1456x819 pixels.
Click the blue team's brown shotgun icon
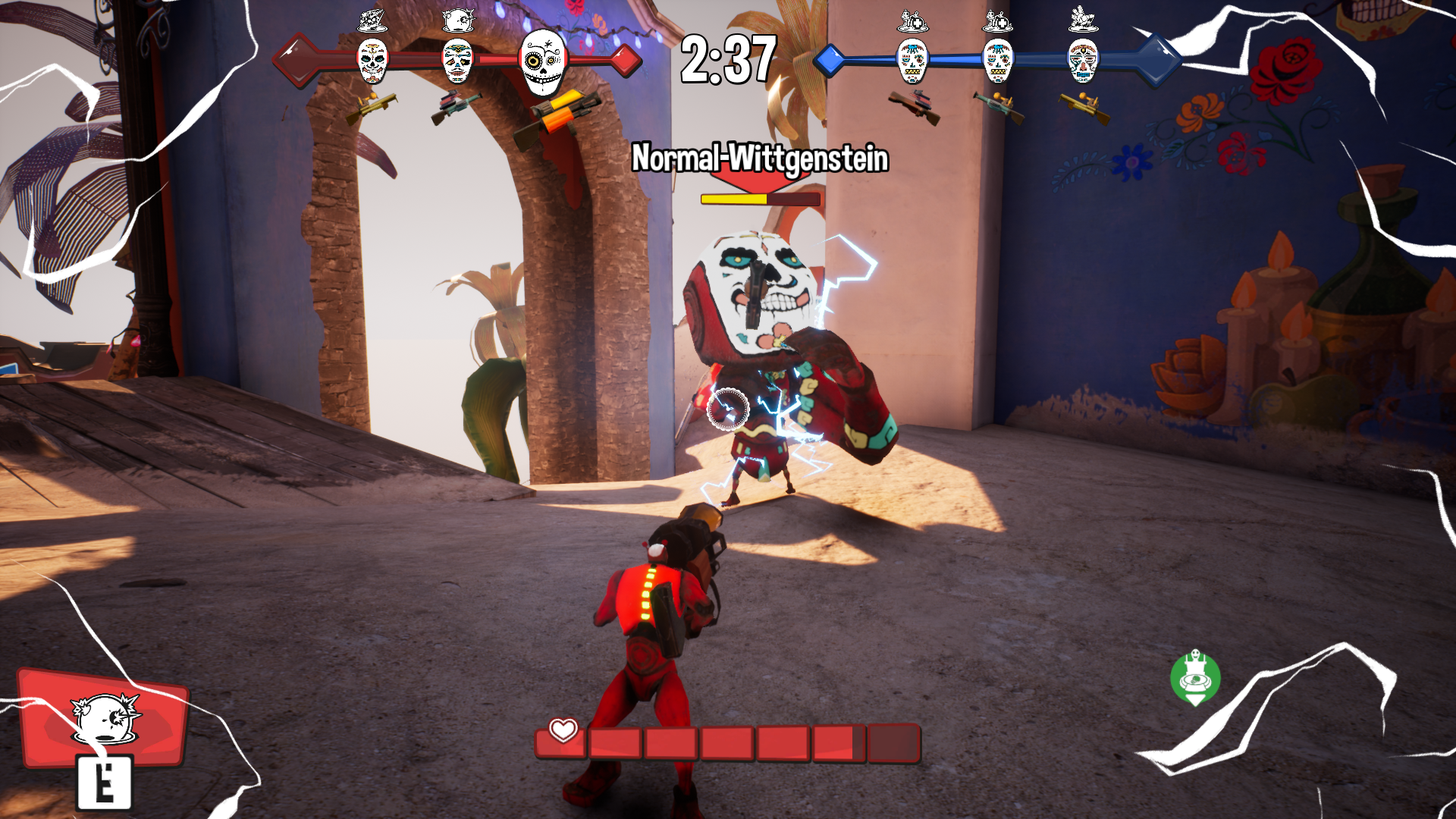click(x=915, y=105)
